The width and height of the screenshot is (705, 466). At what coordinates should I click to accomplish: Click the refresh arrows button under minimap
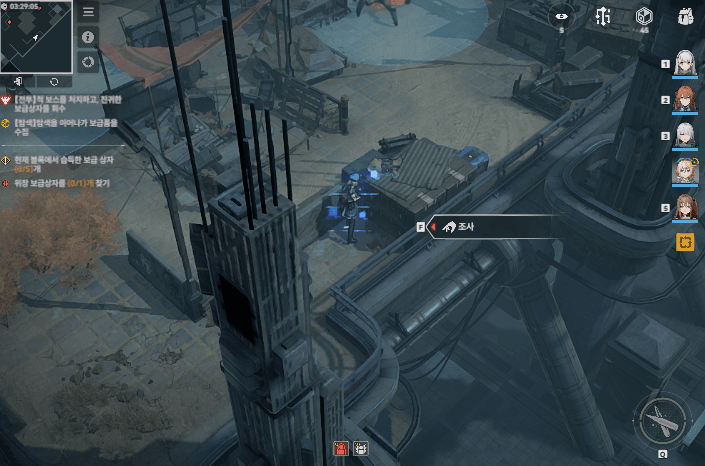[x=53, y=80]
